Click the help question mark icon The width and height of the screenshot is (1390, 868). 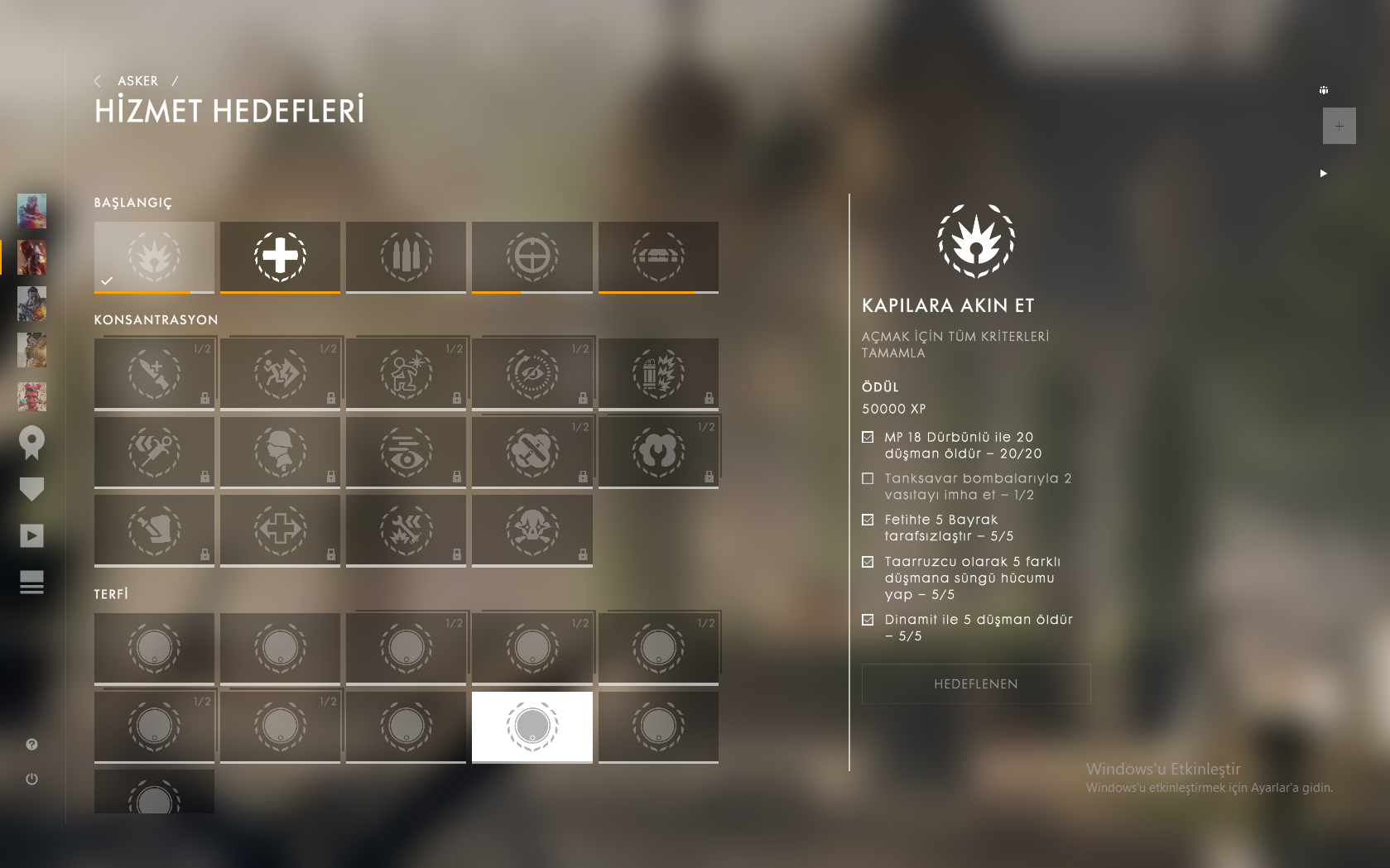(31, 745)
